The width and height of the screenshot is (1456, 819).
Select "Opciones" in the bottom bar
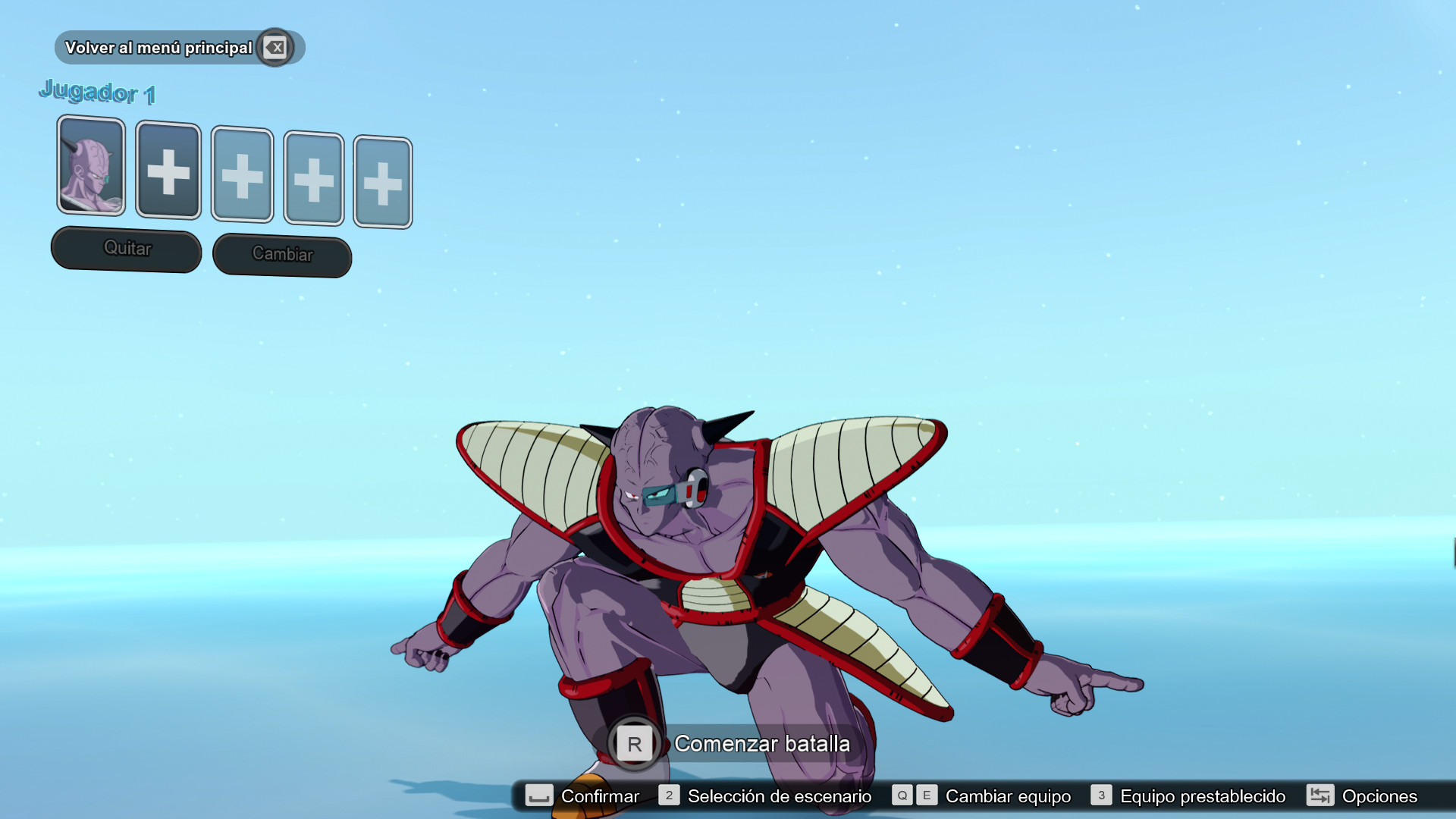pos(1380,796)
